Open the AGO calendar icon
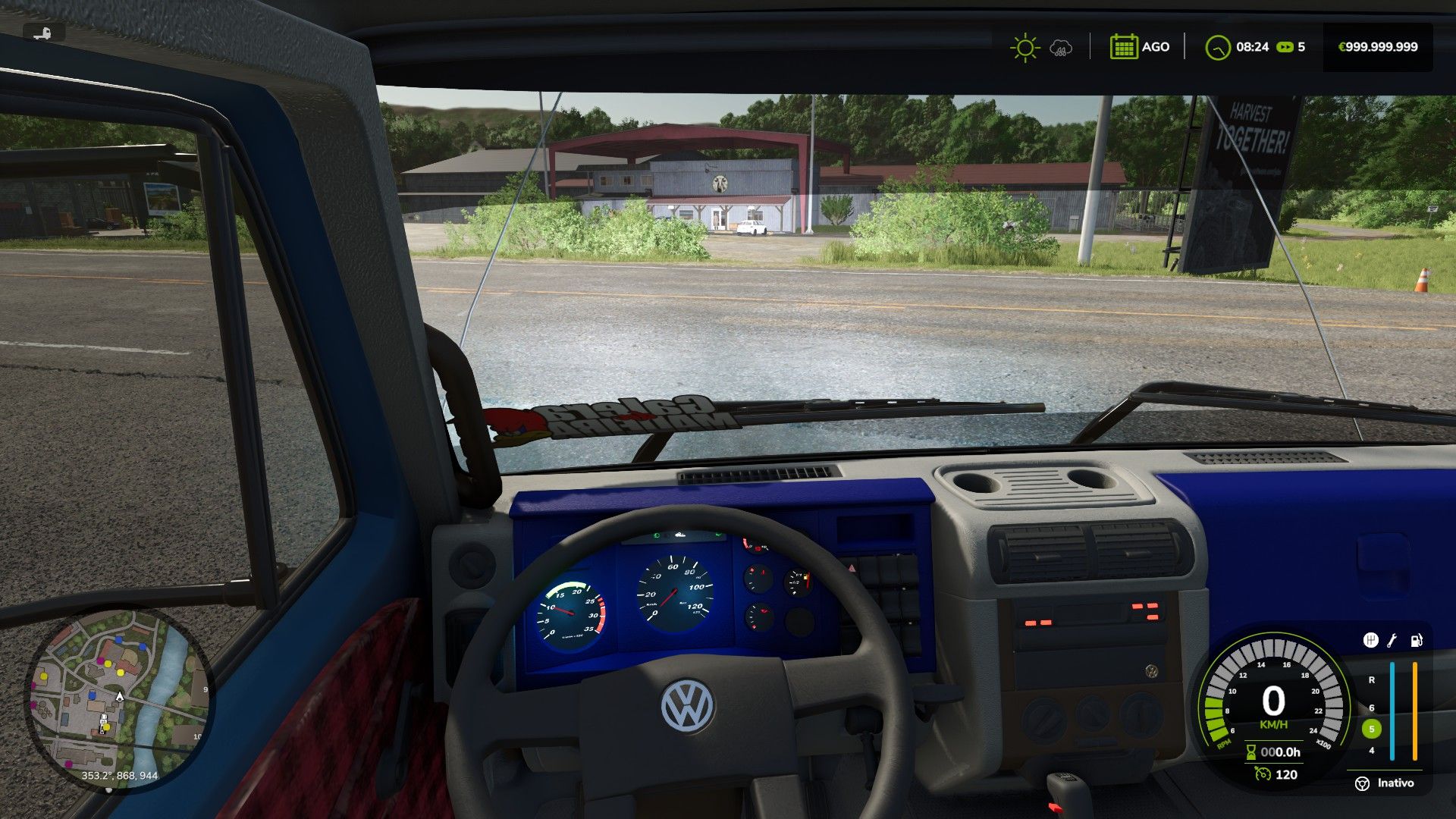This screenshot has width=1456, height=819. tap(1123, 47)
